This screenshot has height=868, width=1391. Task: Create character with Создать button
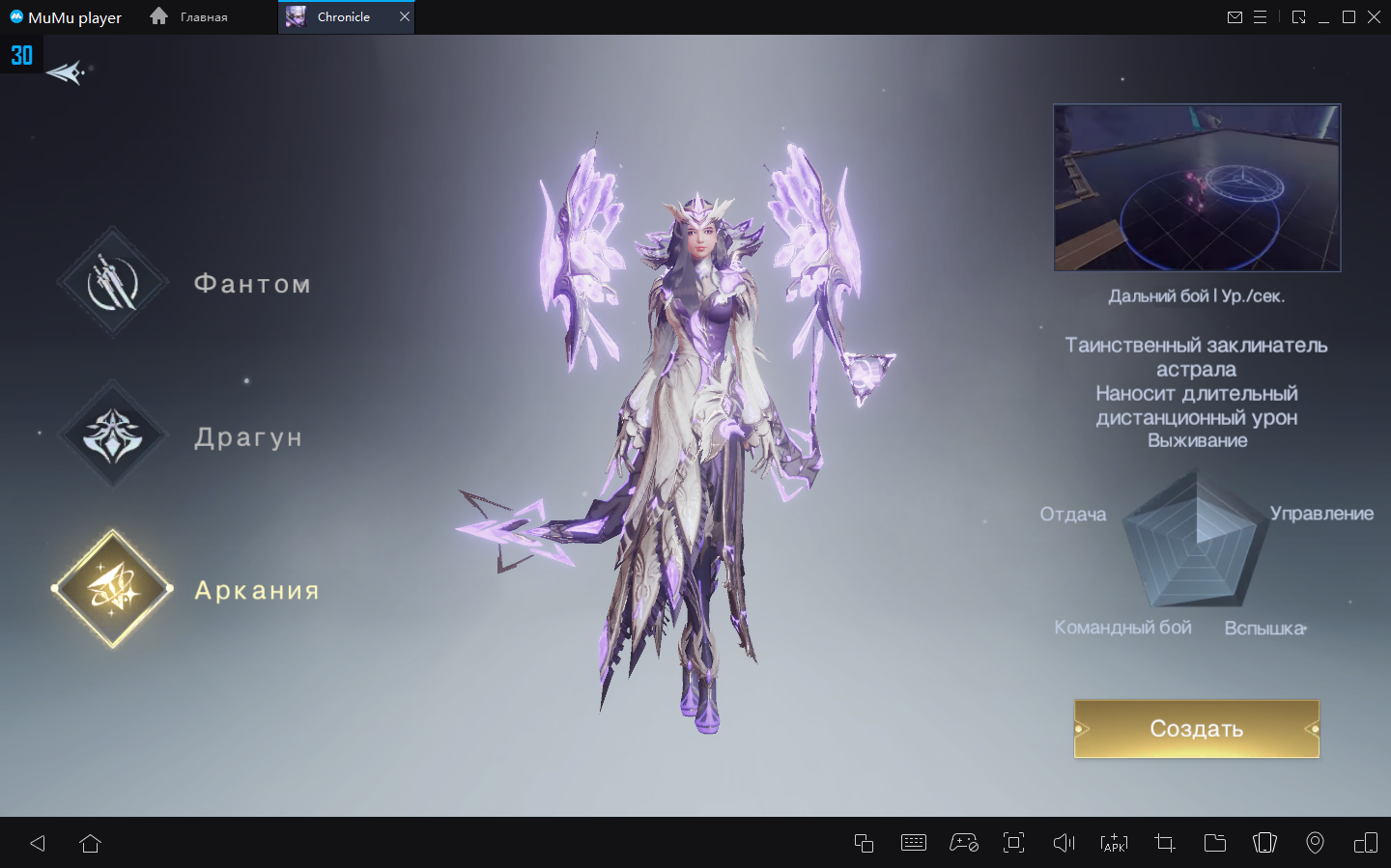[1196, 729]
